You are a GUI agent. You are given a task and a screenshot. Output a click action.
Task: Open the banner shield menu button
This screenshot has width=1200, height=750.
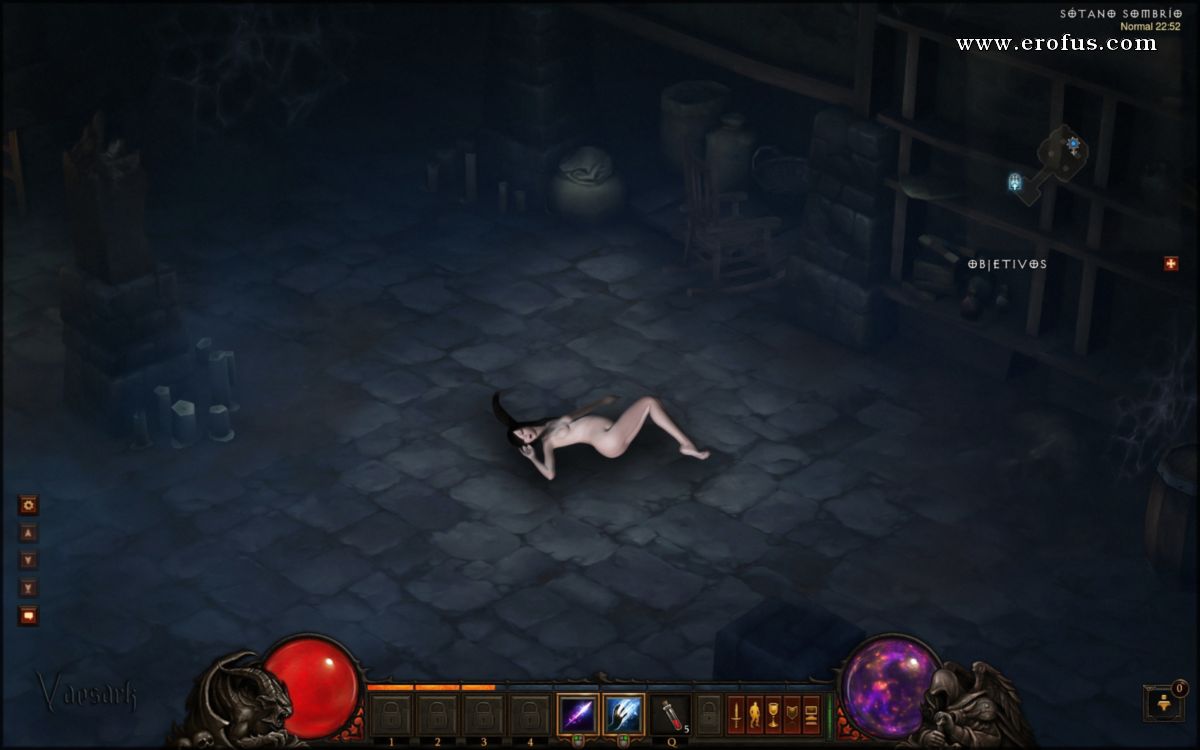click(792, 714)
